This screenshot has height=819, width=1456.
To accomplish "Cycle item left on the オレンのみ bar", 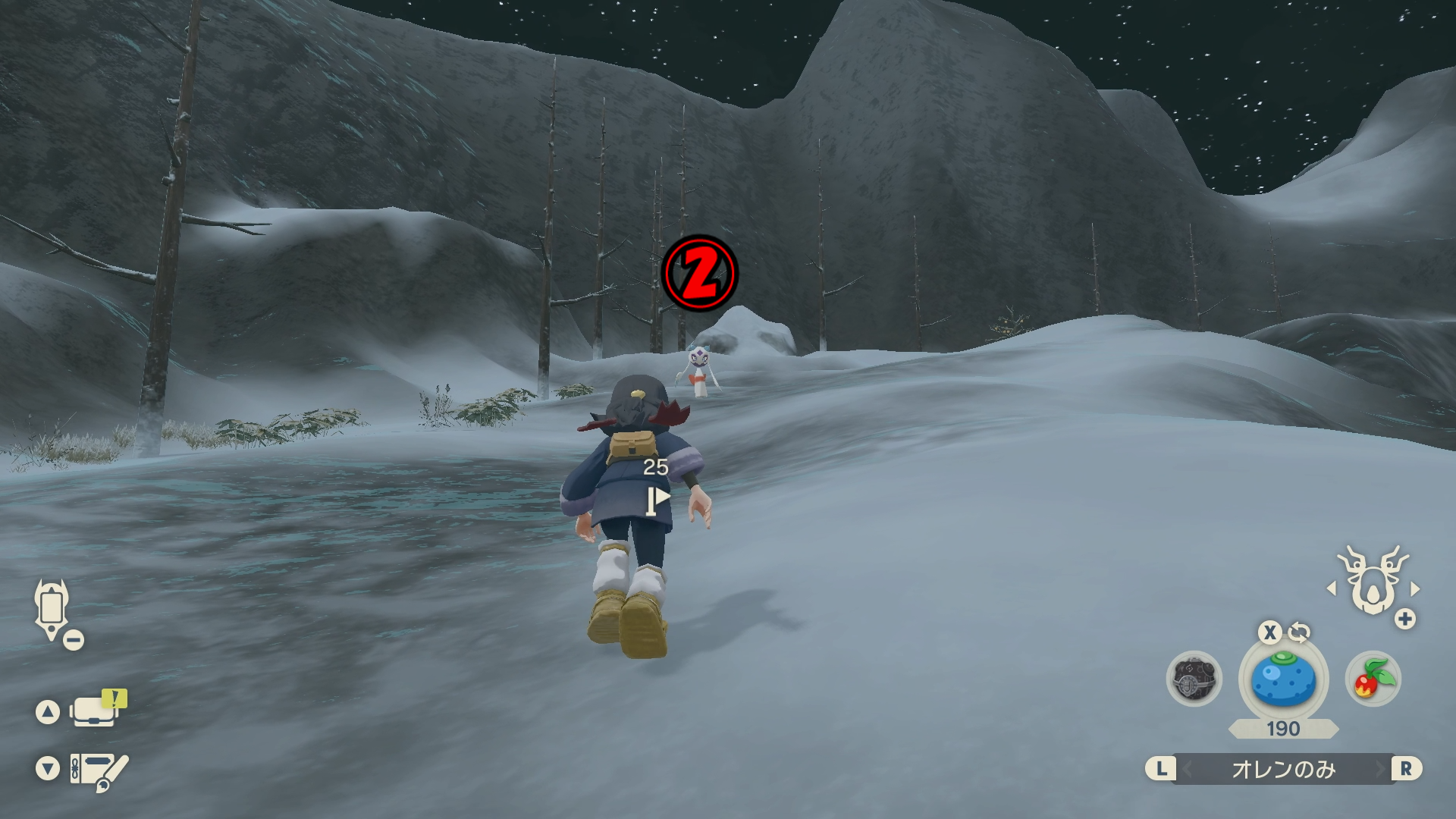I will click(x=1187, y=769).
